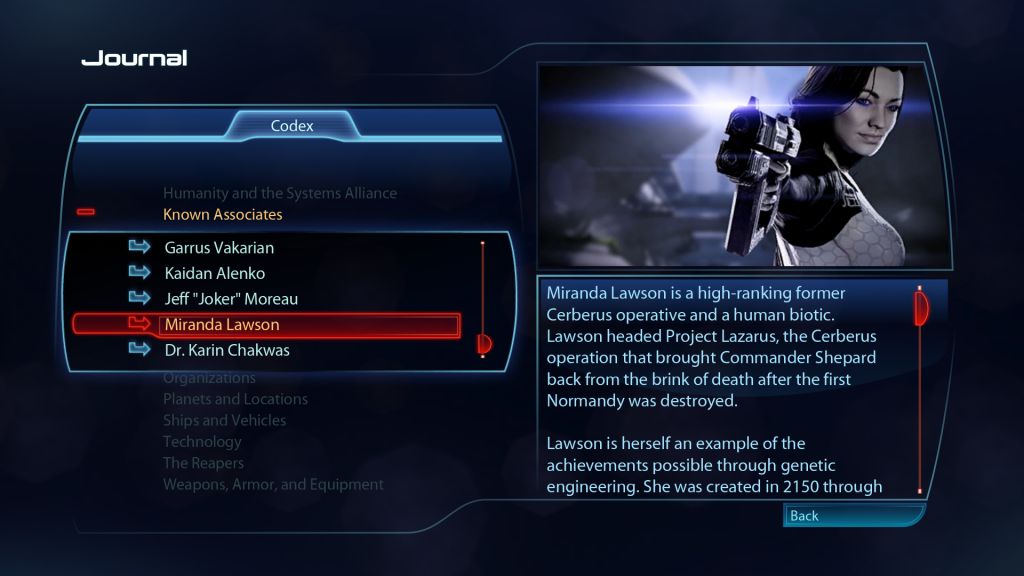
Task: Choose Jeff "Joker" Moreau entry
Action: pos(231,299)
